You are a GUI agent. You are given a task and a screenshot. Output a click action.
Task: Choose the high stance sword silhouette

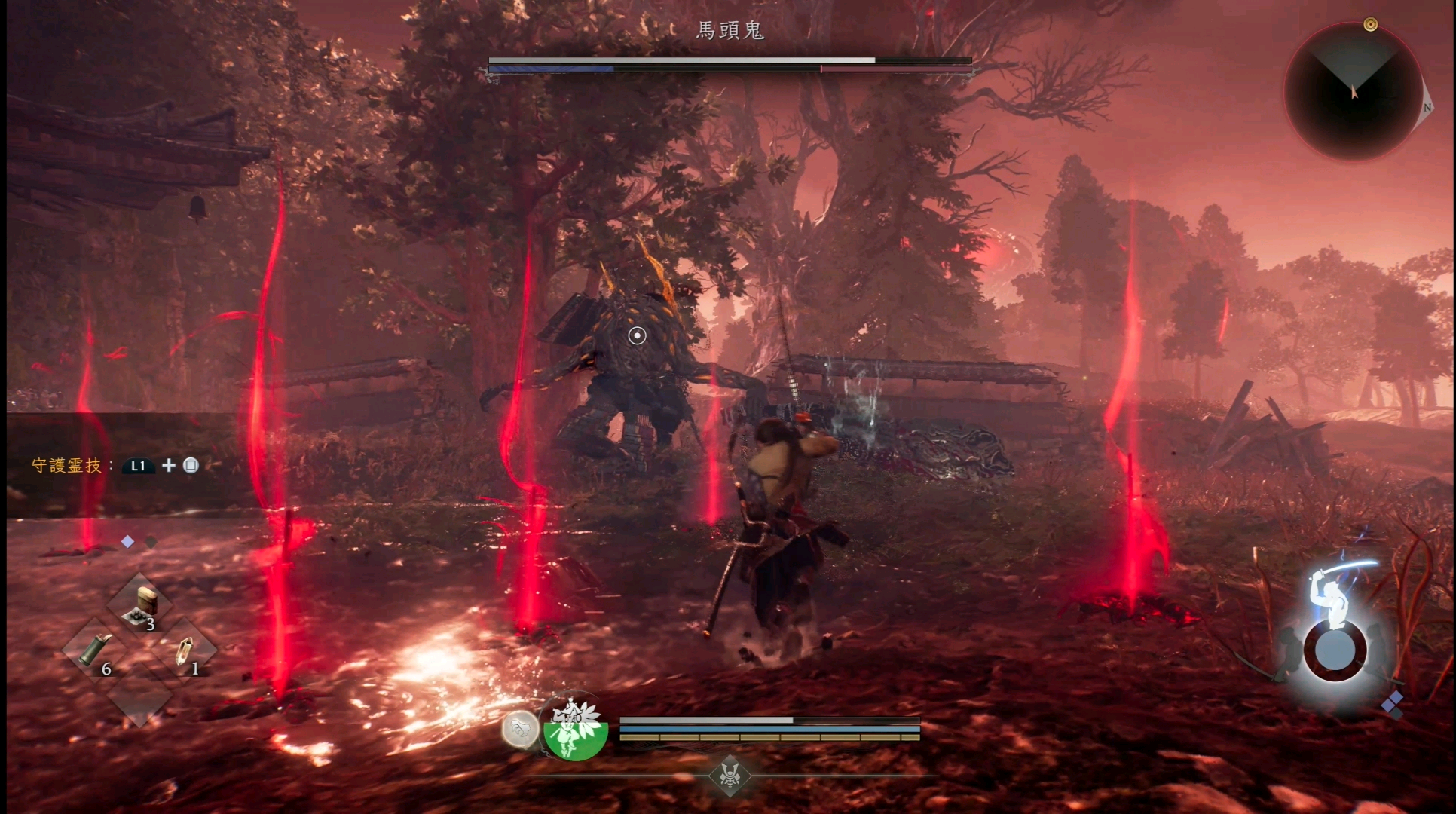pos(1332,590)
